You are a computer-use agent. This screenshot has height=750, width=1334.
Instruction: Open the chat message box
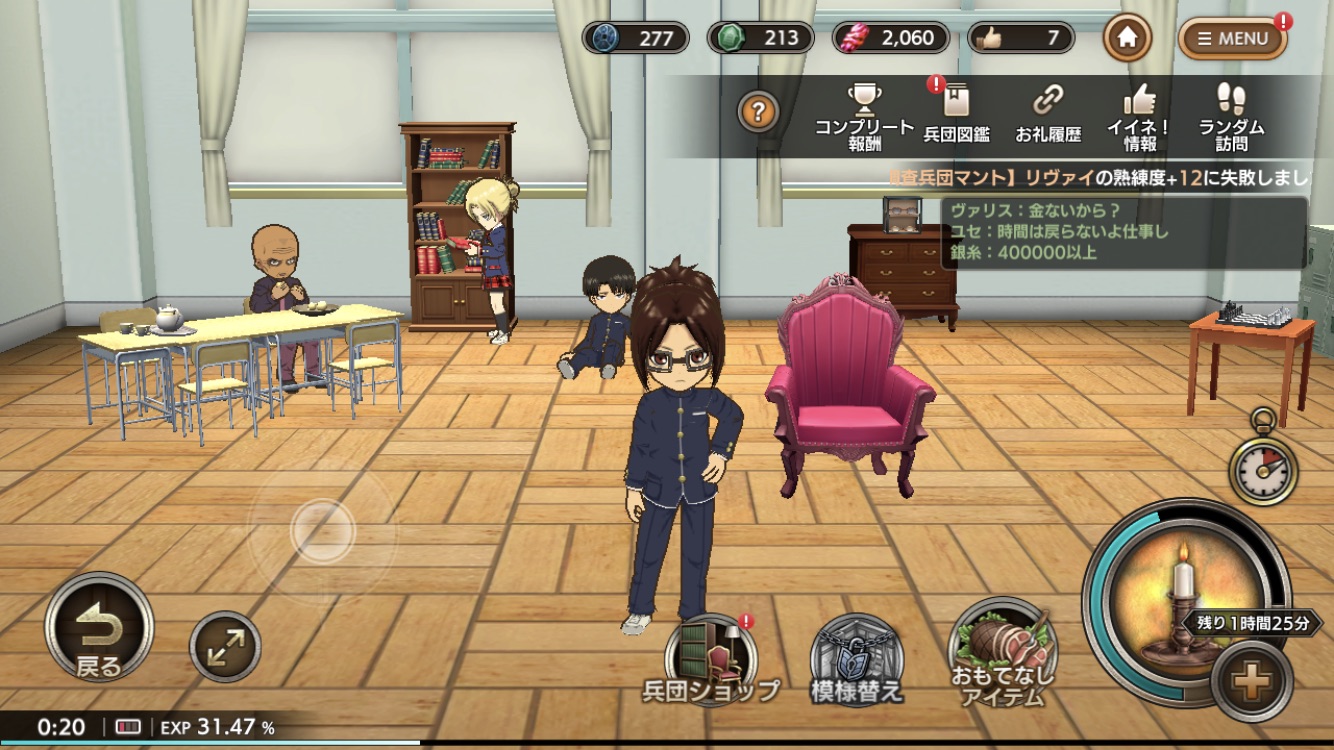pyautogui.click(x=1123, y=233)
